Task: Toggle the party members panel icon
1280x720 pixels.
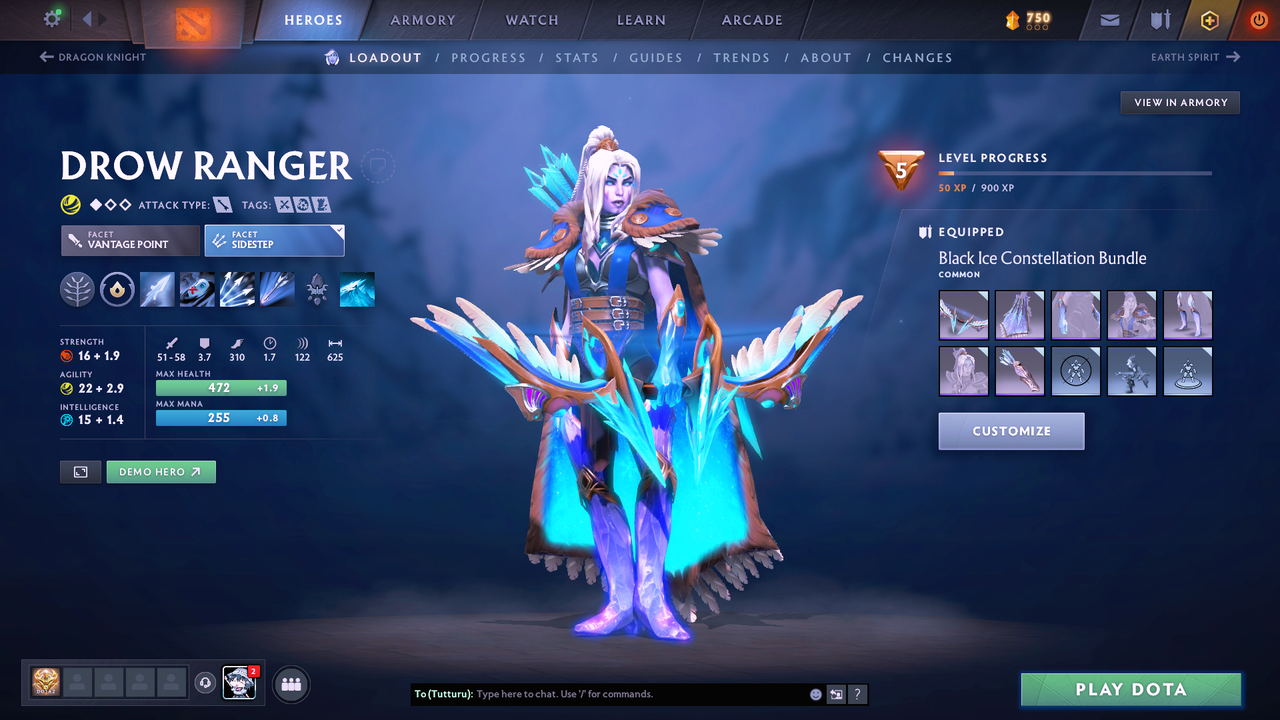Action: pos(290,684)
